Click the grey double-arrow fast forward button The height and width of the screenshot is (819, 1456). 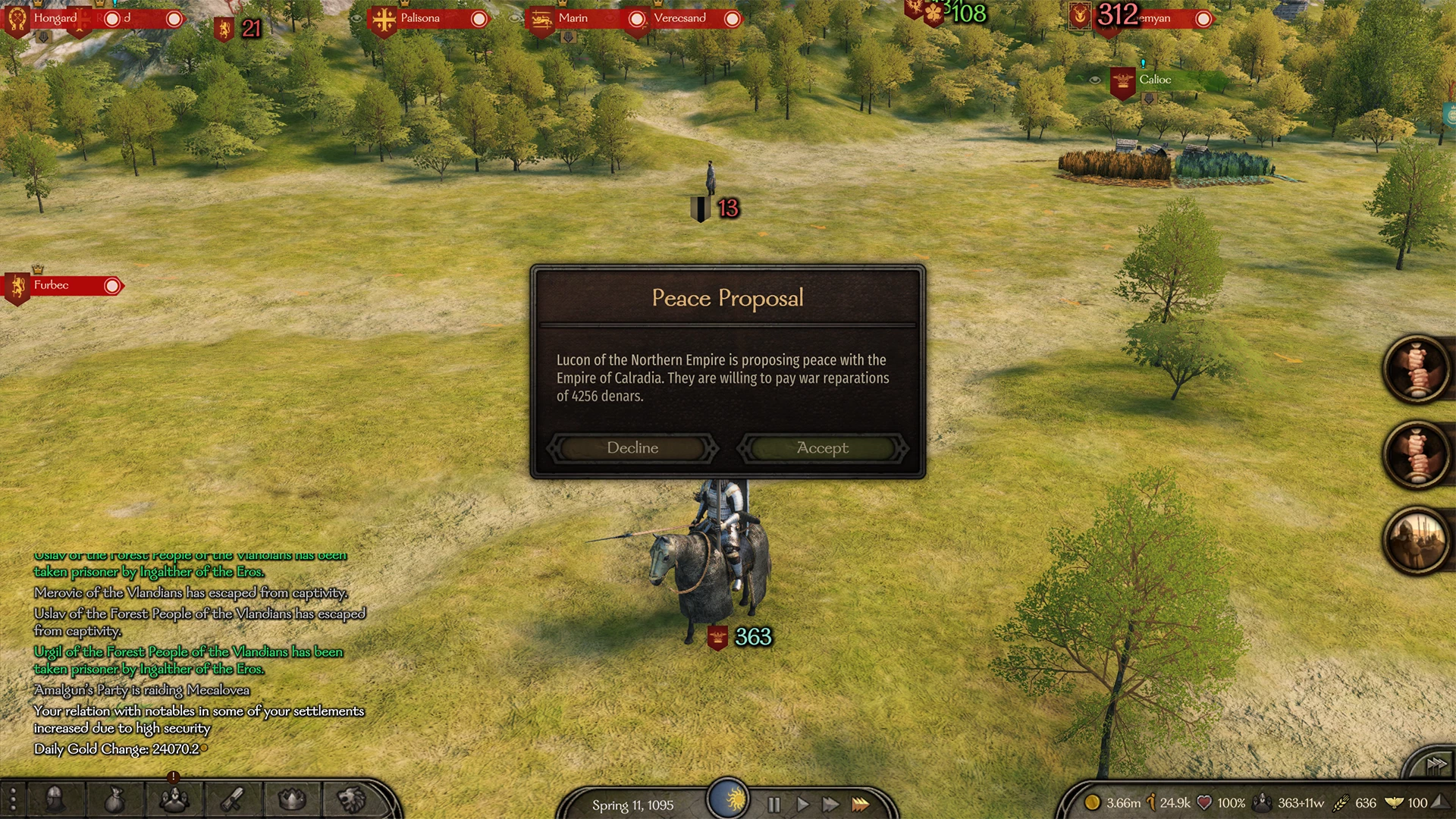pyautogui.click(x=831, y=805)
